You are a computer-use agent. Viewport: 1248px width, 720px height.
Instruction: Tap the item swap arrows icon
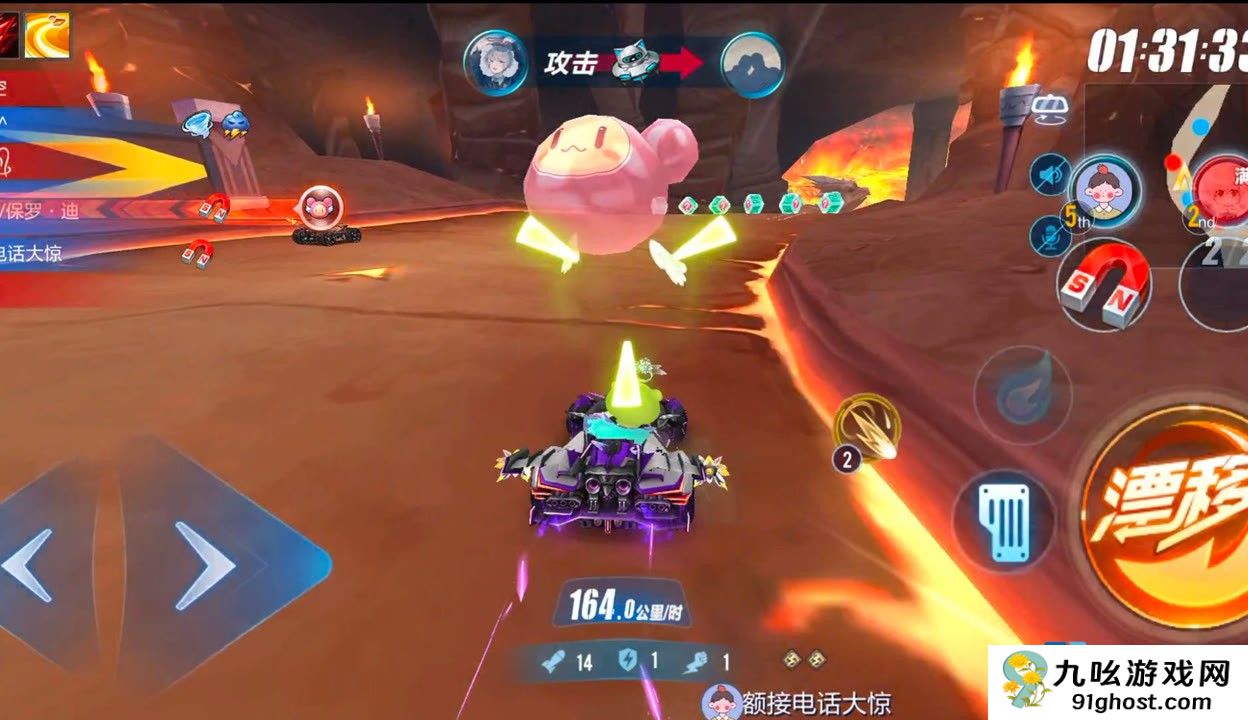(x=1049, y=108)
